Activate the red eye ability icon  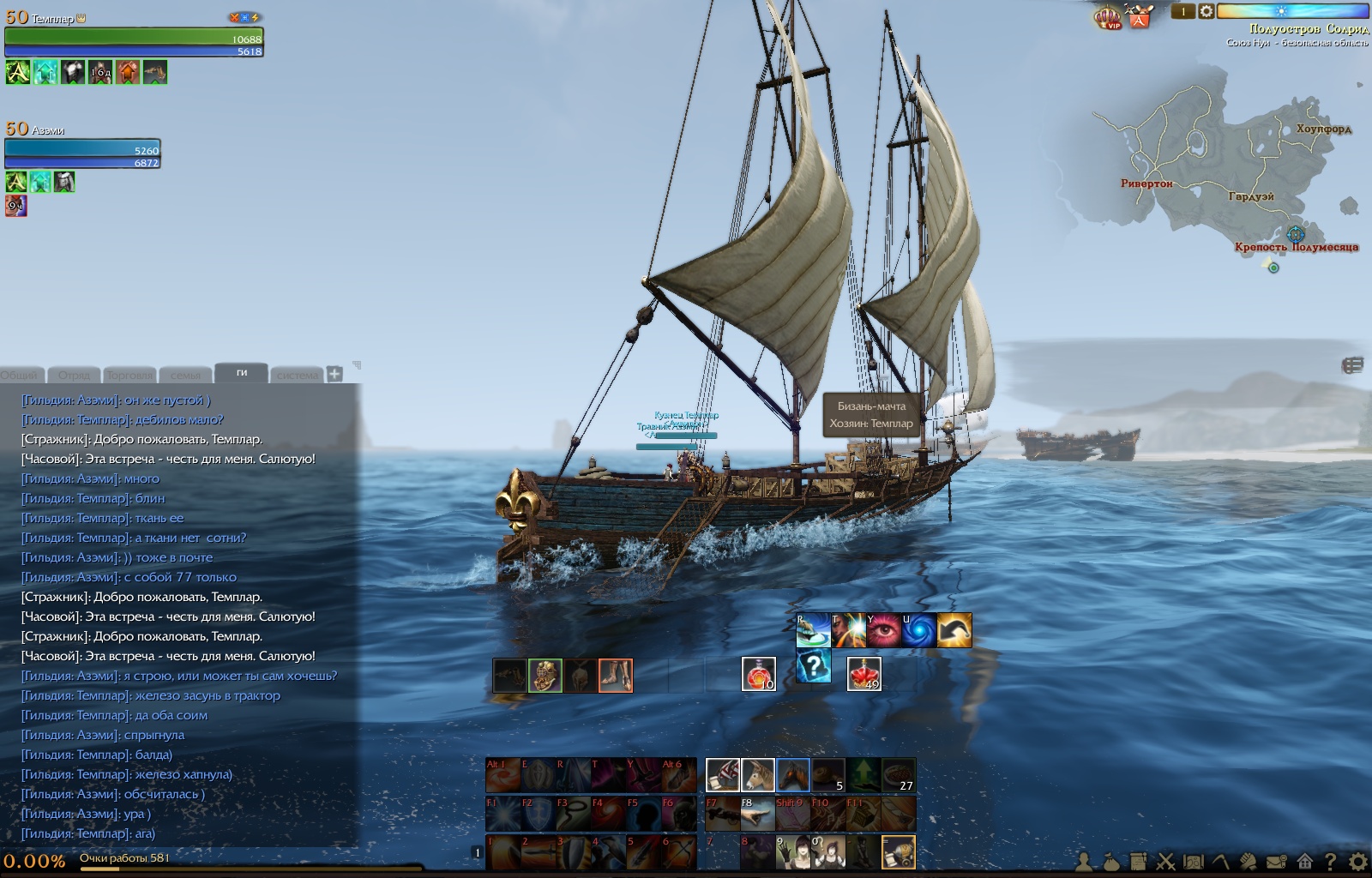884,630
